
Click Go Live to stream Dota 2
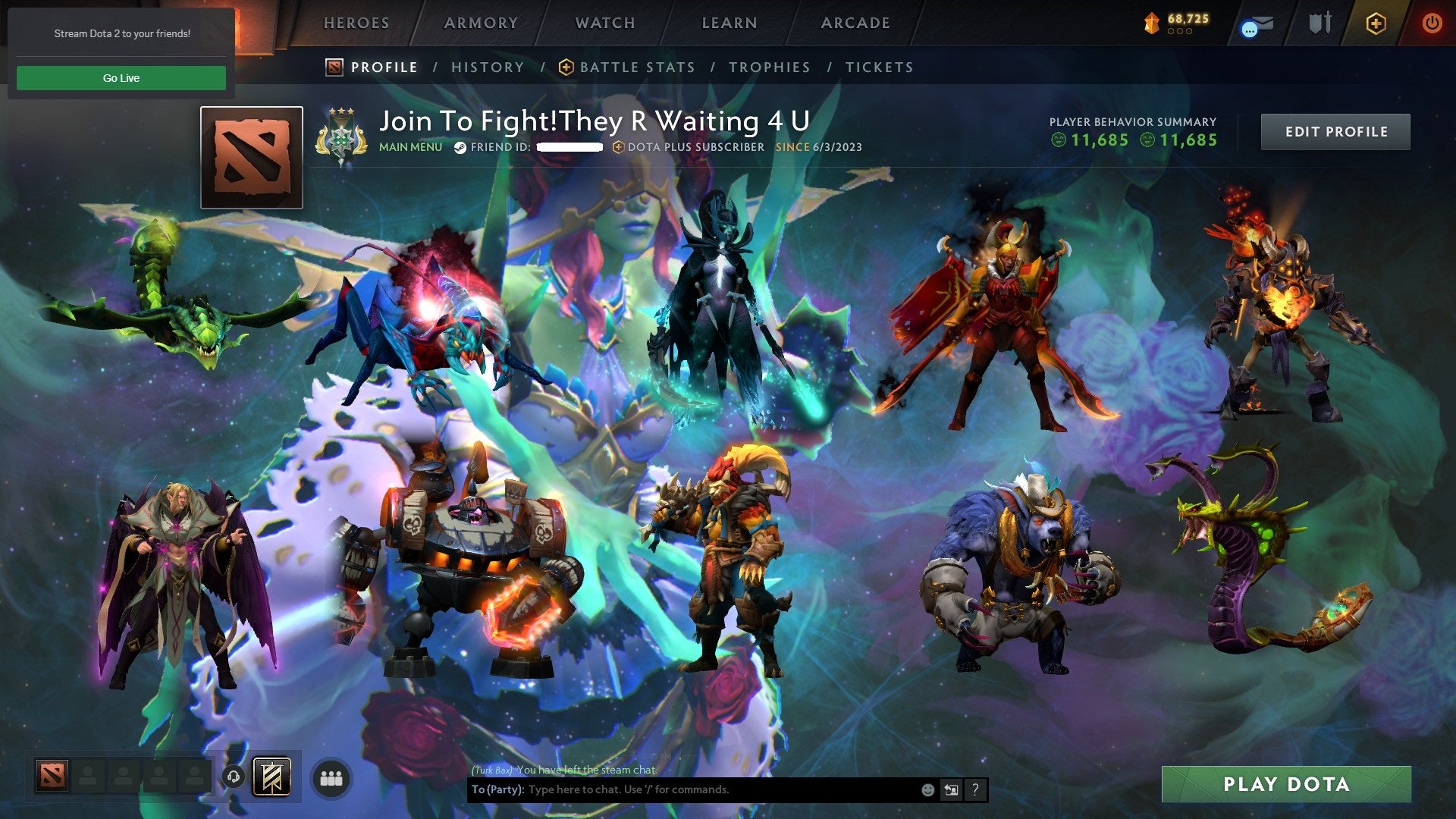pos(121,77)
